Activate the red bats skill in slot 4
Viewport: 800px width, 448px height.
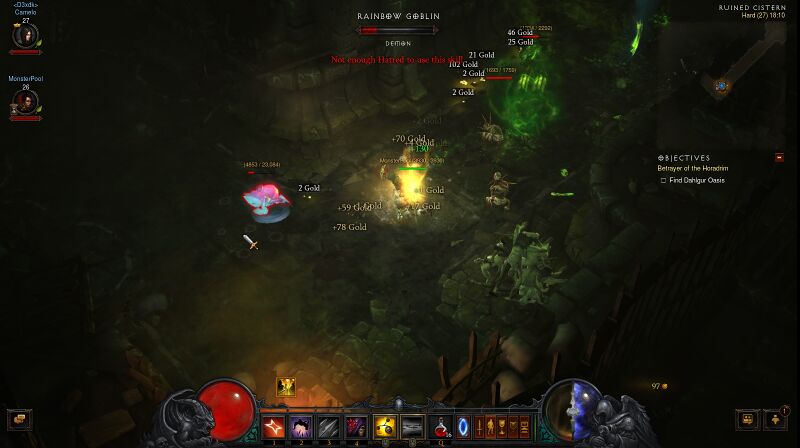(x=355, y=427)
